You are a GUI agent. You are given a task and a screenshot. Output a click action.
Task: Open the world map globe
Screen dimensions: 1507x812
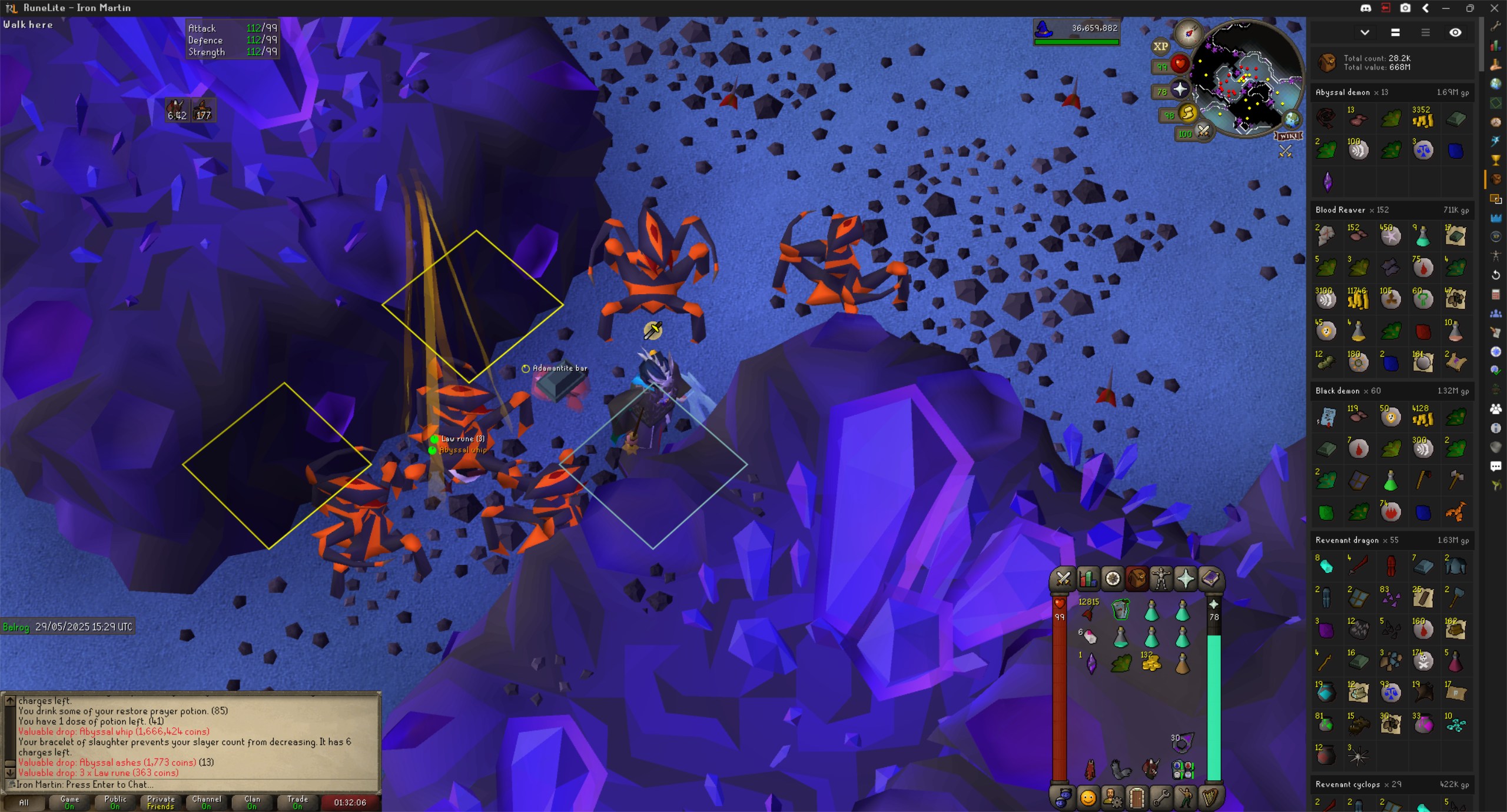click(x=1292, y=119)
